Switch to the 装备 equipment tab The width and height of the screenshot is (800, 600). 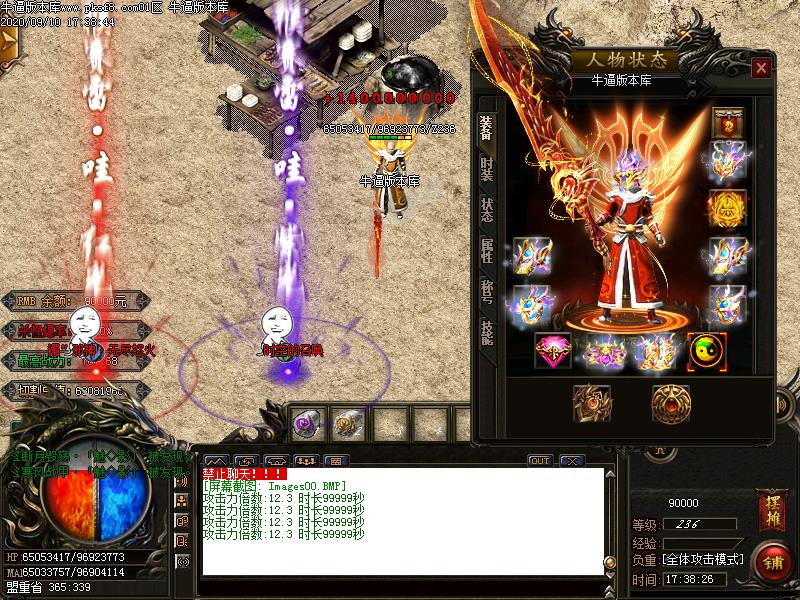click(487, 128)
